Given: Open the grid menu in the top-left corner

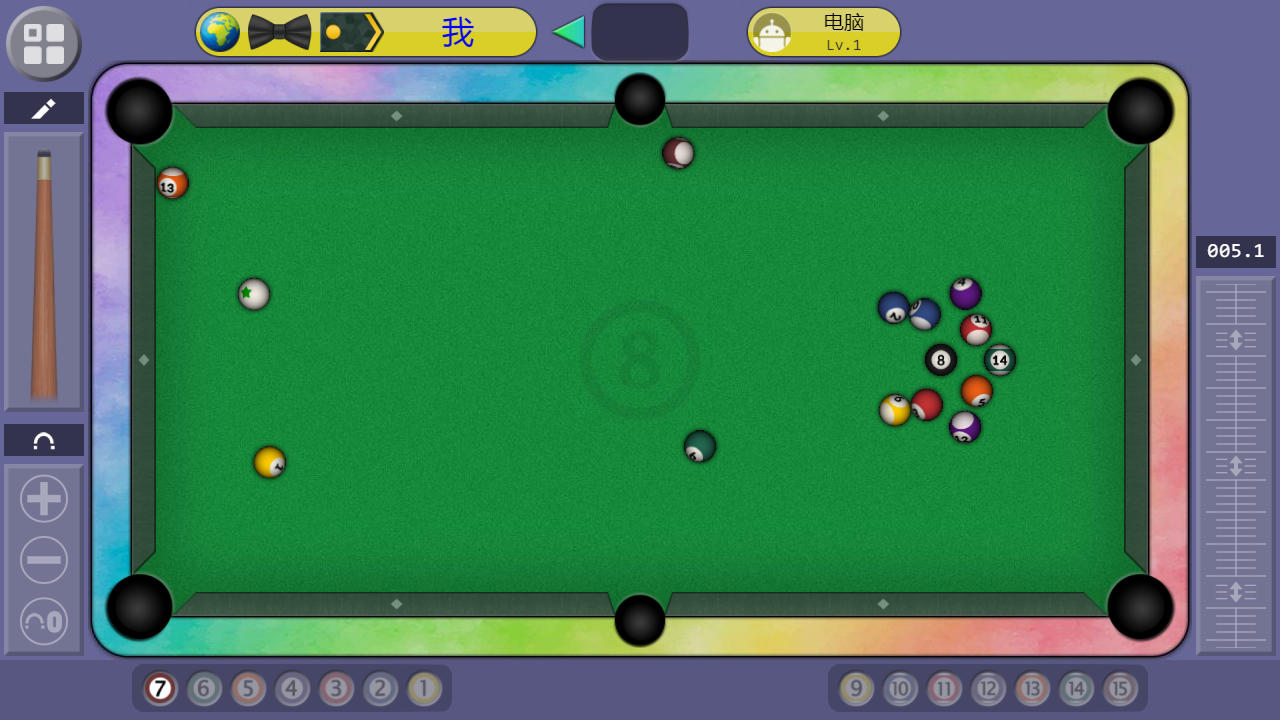Looking at the screenshot, I should click(43, 43).
